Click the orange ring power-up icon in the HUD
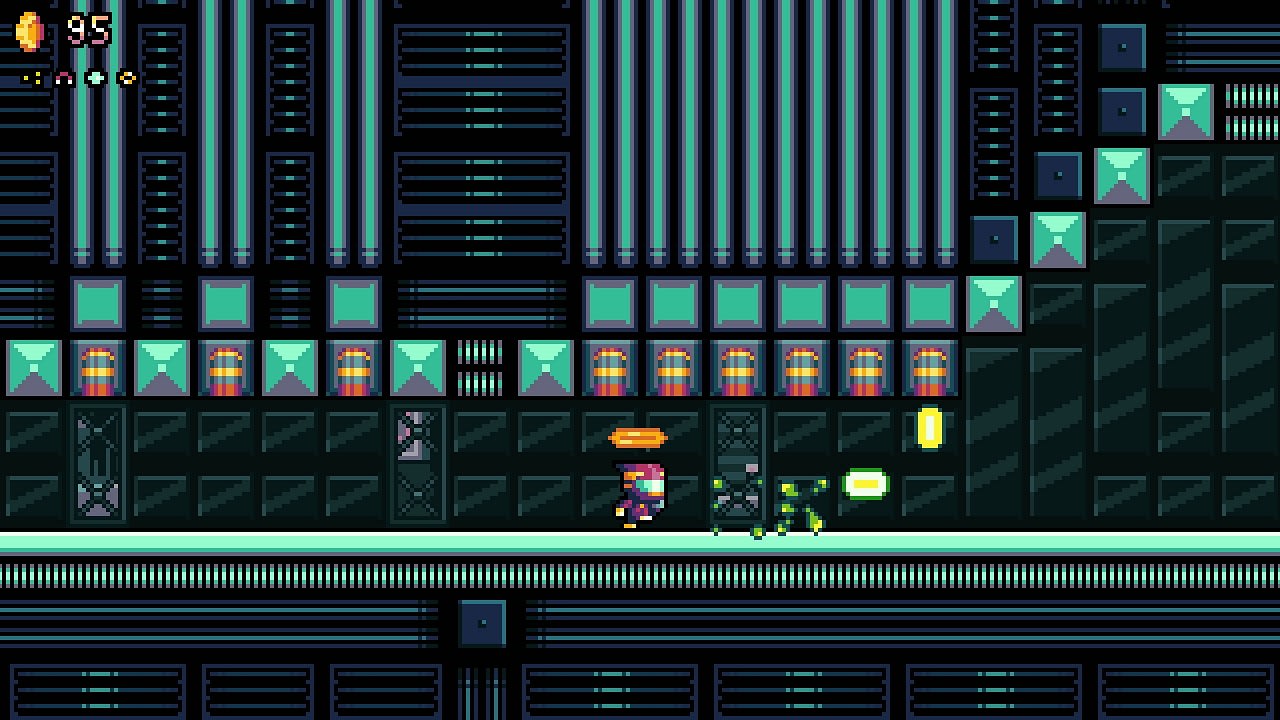 pos(127,77)
